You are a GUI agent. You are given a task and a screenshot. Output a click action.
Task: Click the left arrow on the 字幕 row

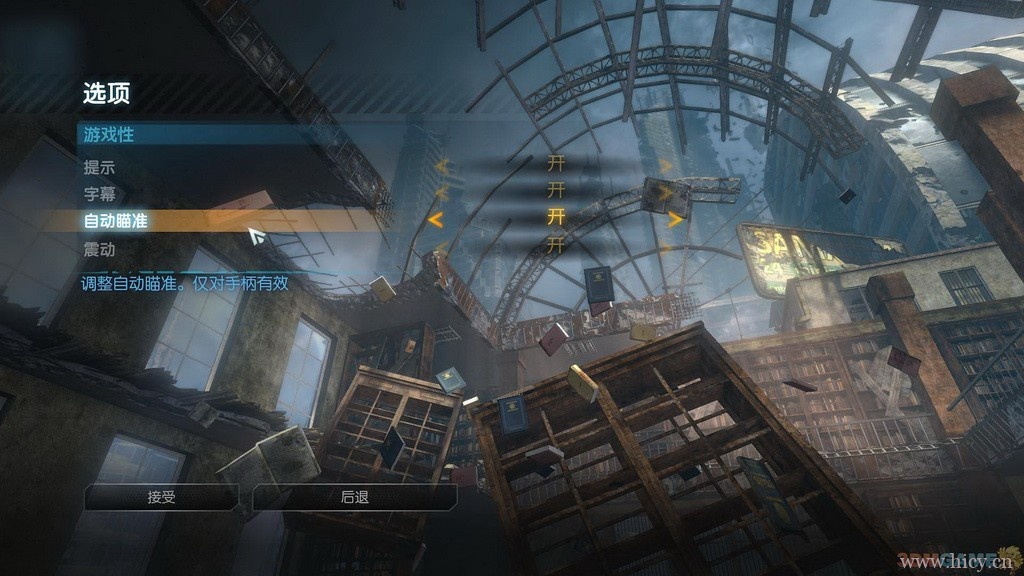[441, 191]
